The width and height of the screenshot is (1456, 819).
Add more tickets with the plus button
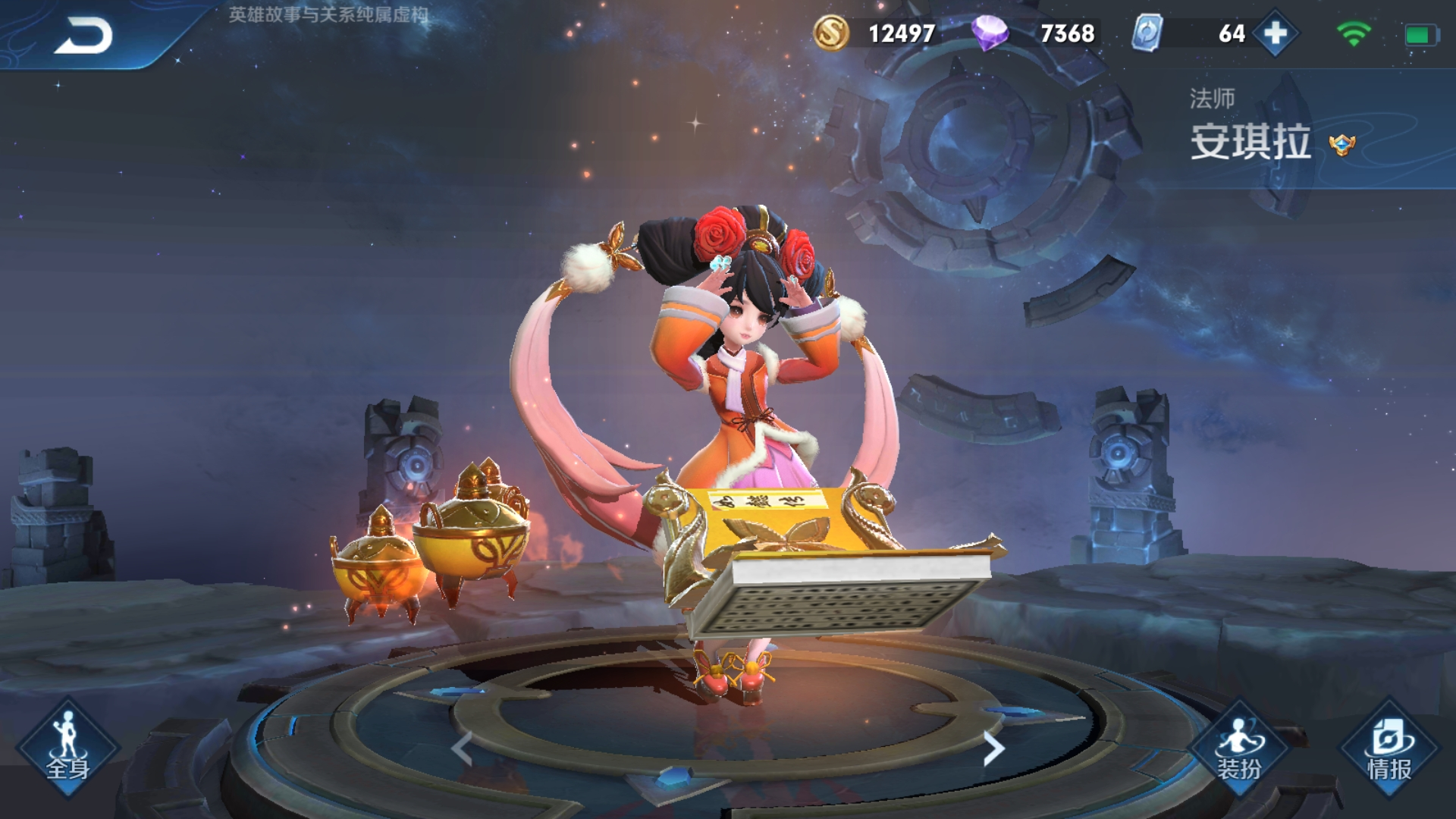1276,33
